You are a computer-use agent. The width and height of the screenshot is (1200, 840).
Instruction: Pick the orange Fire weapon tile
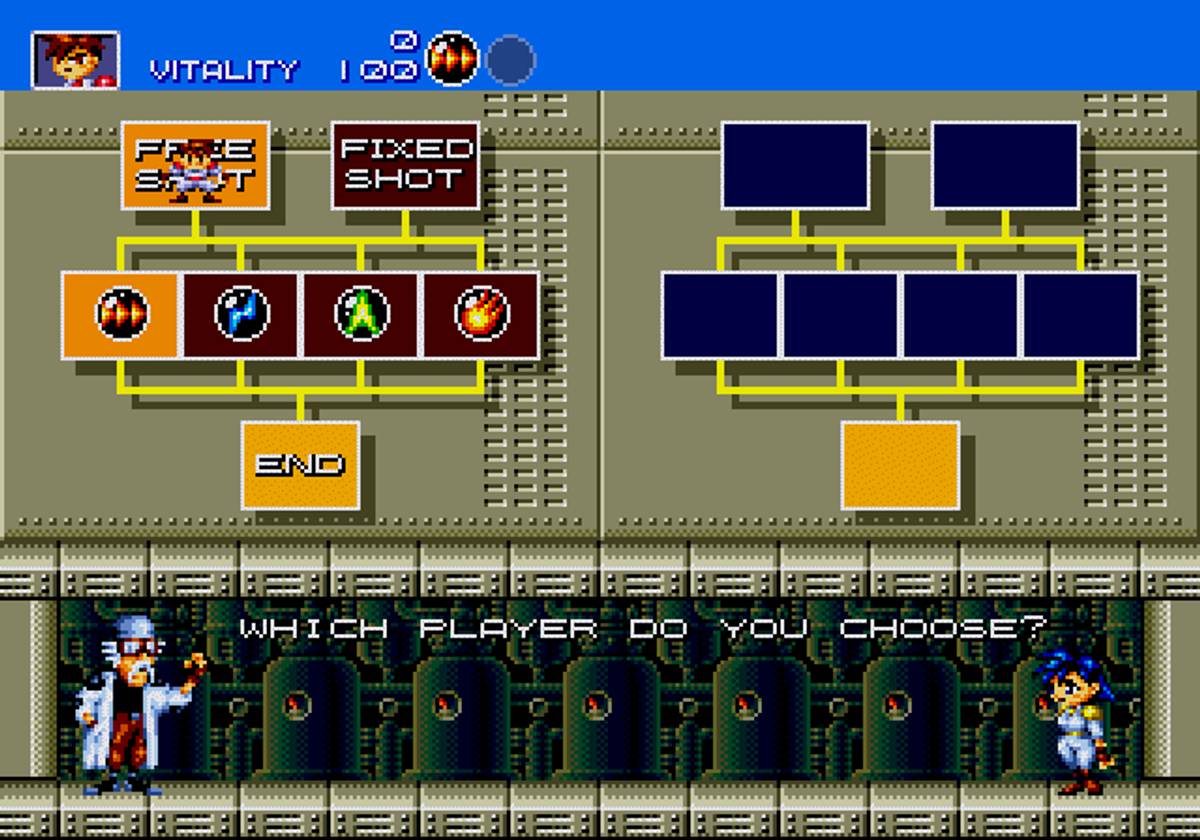tap(481, 315)
